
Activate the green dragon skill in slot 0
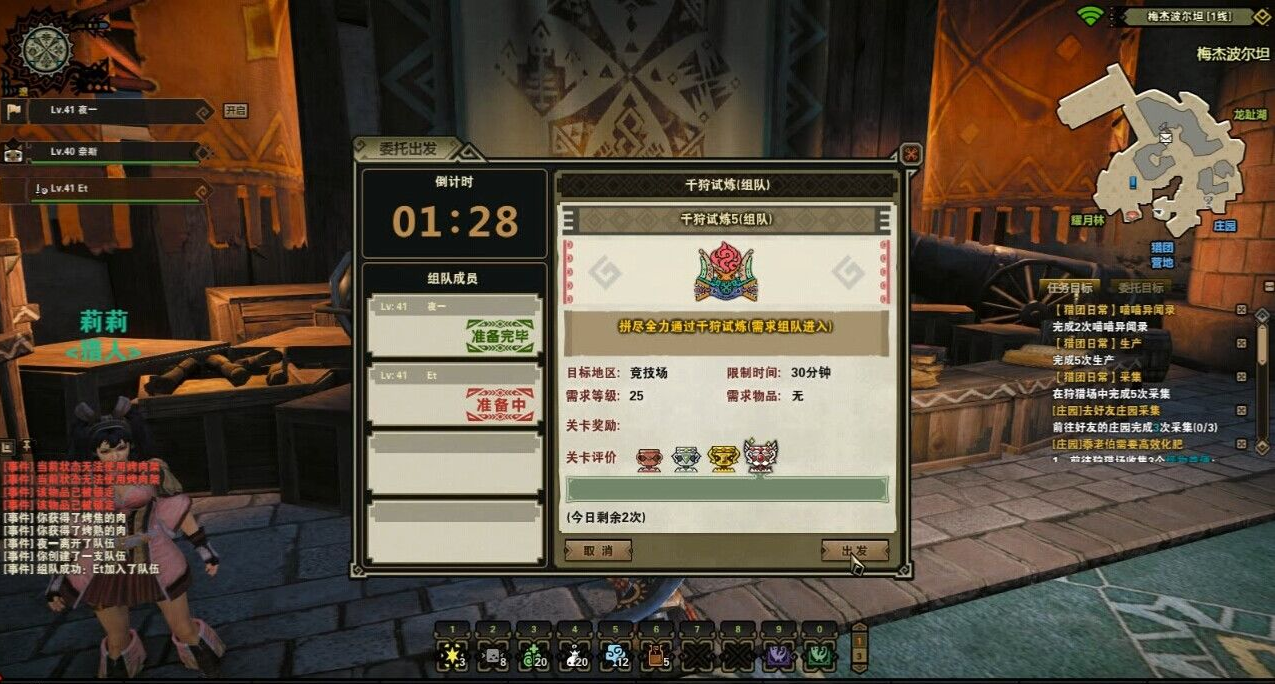click(820, 656)
